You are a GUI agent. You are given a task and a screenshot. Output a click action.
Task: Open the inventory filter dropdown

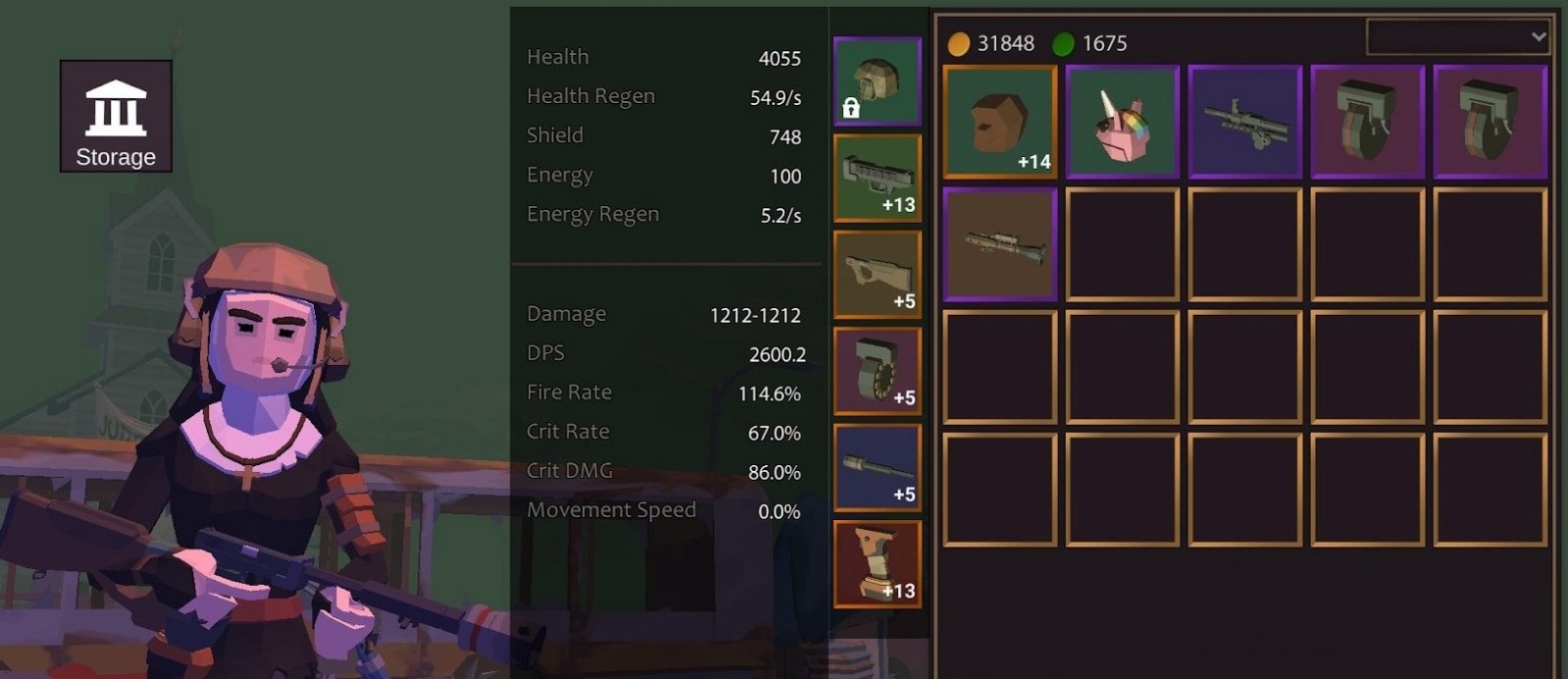[1457, 37]
